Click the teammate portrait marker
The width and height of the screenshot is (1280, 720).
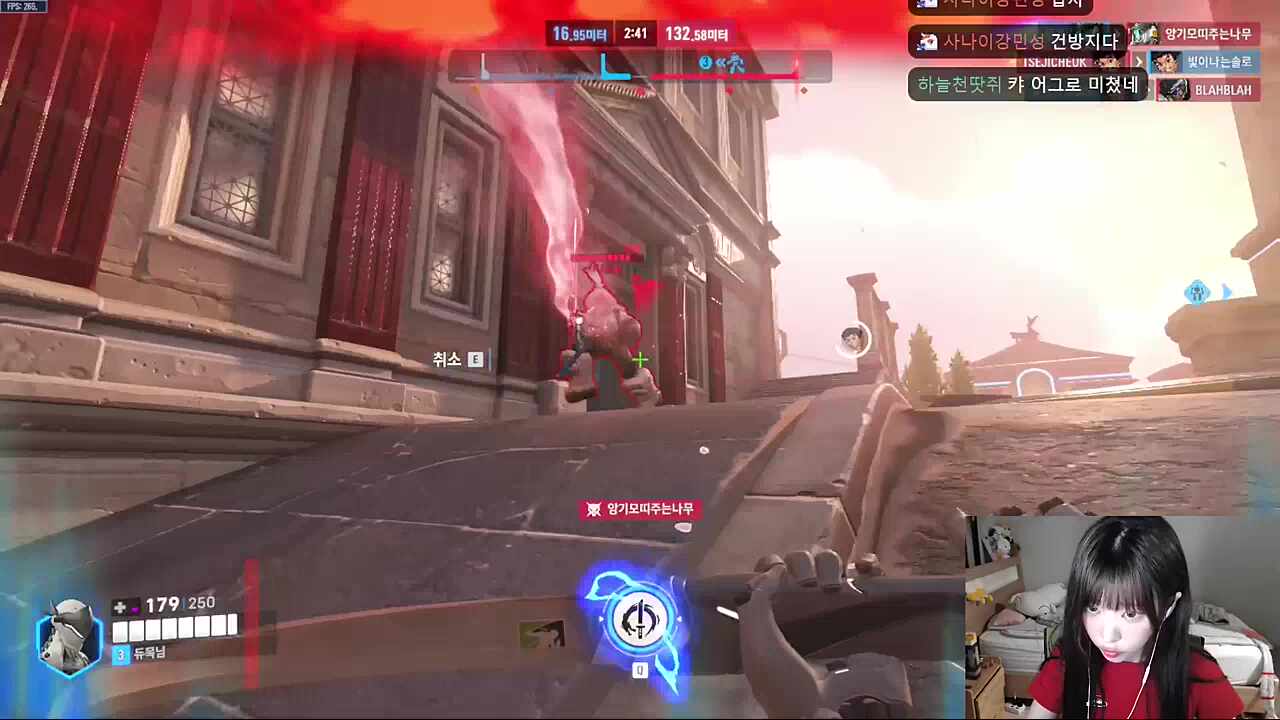[x=853, y=339]
